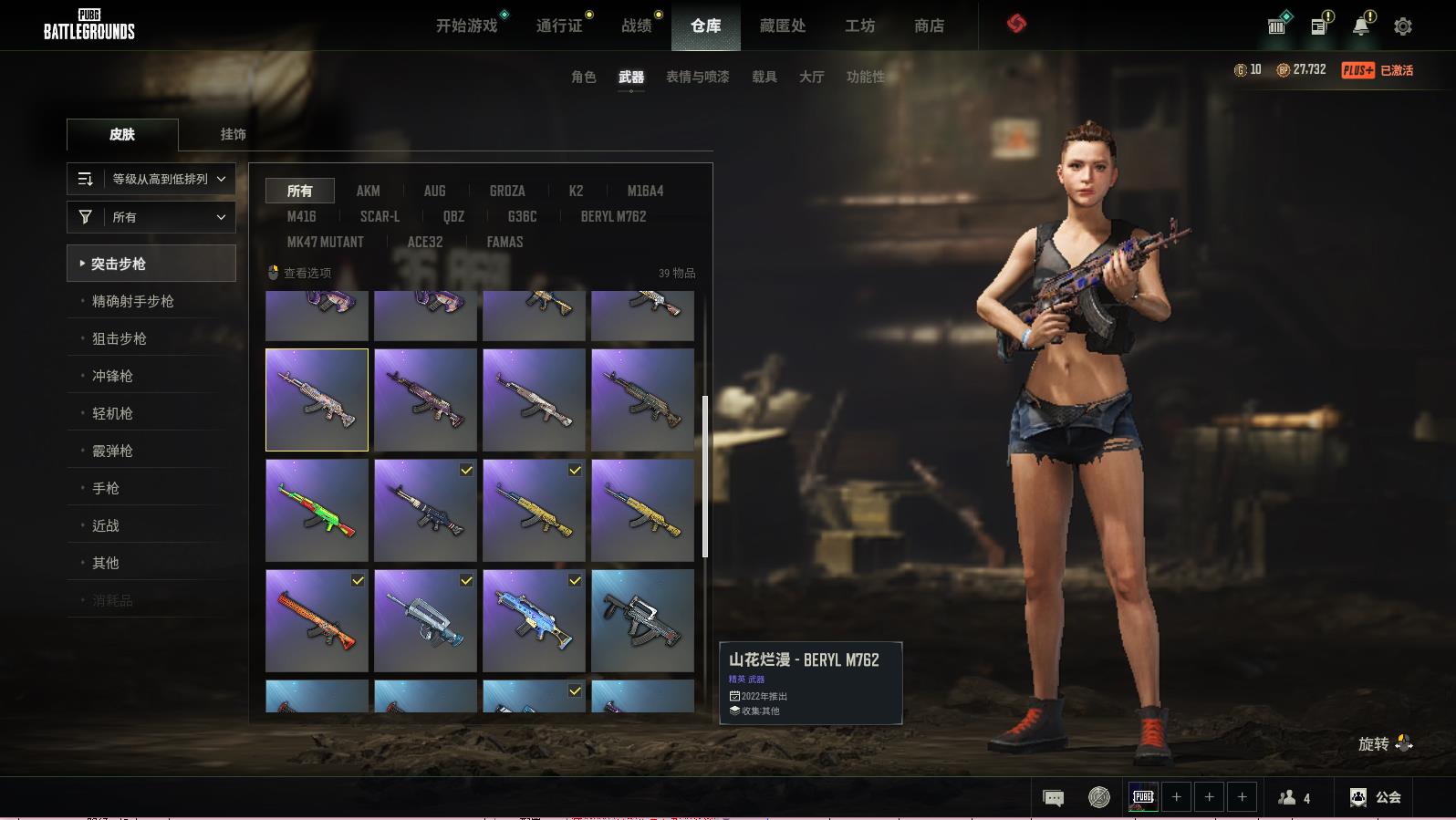Select the orange-red rifle skin
Image resolution: width=1456 pixels, height=820 pixels.
click(x=317, y=620)
